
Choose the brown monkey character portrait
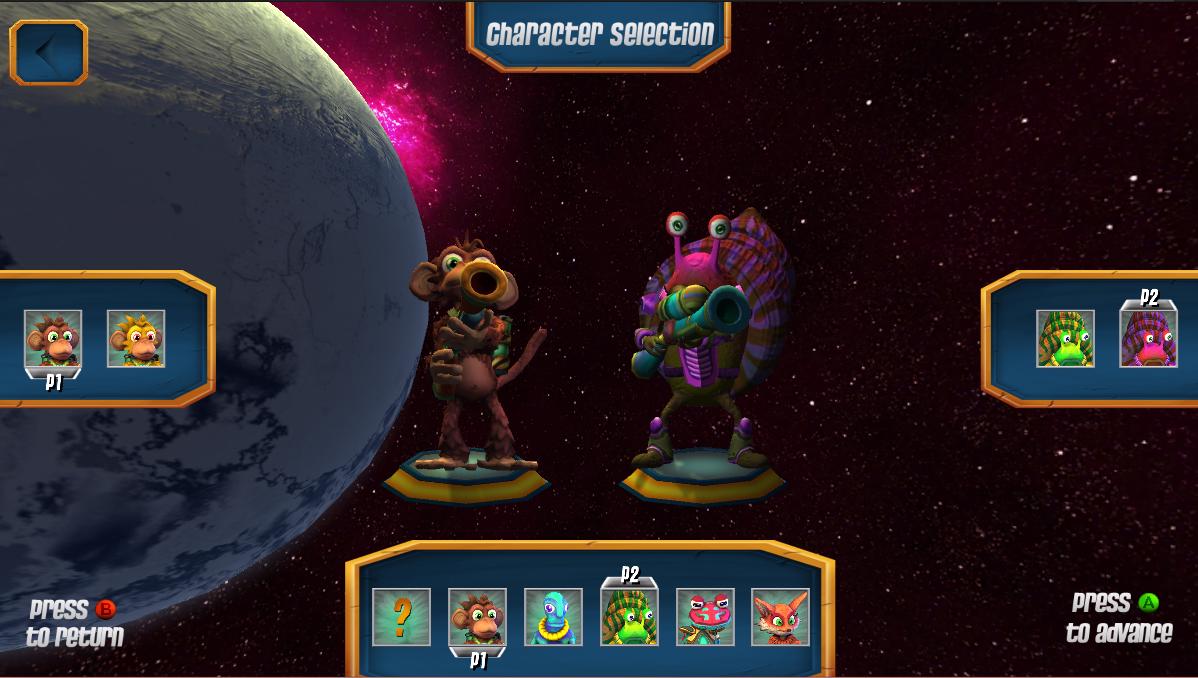pos(477,617)
